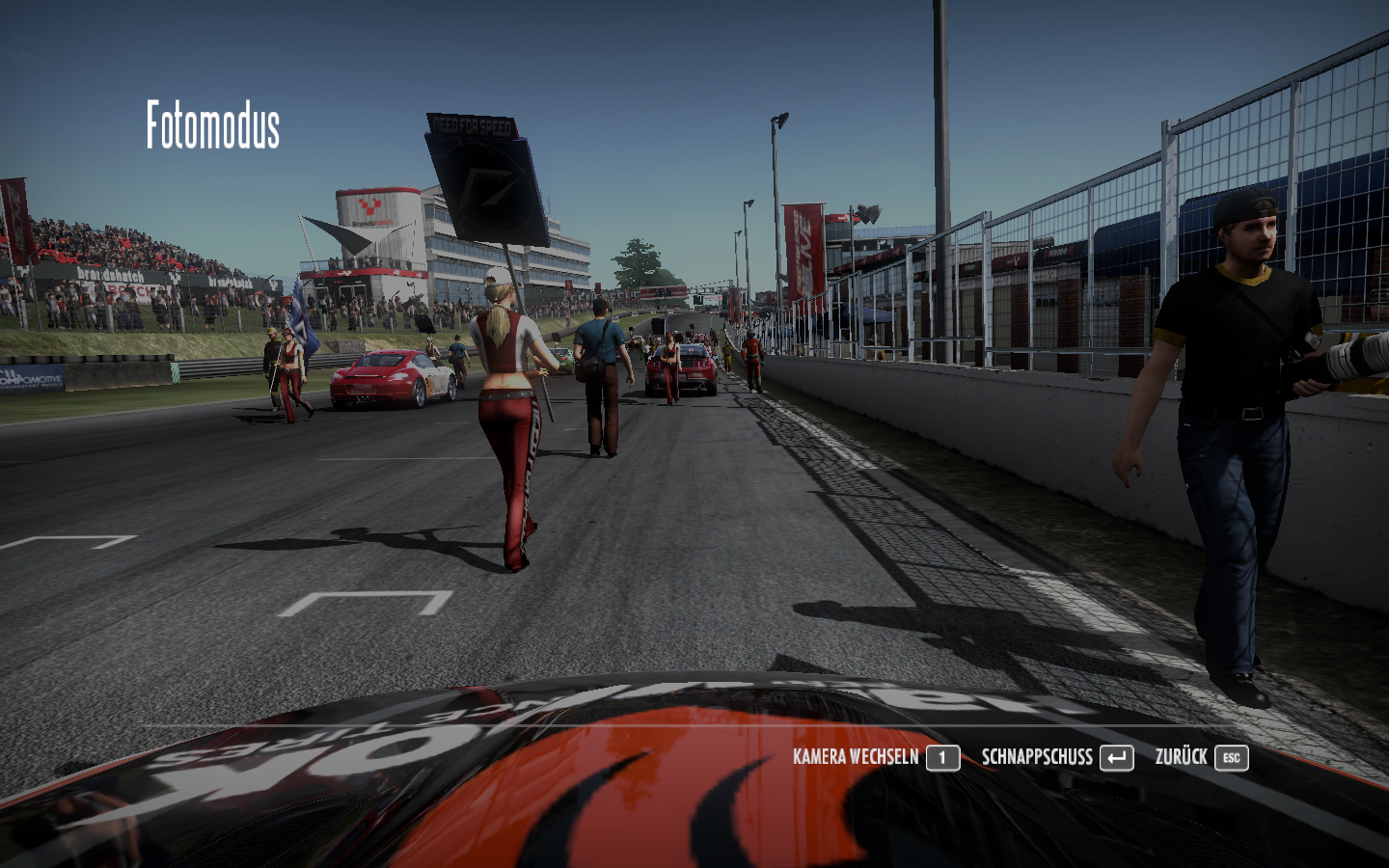The width and height of the screenshot is (1389, 868).
Task: Switch camera with Kamera wechseln
Action: [876, 758]
